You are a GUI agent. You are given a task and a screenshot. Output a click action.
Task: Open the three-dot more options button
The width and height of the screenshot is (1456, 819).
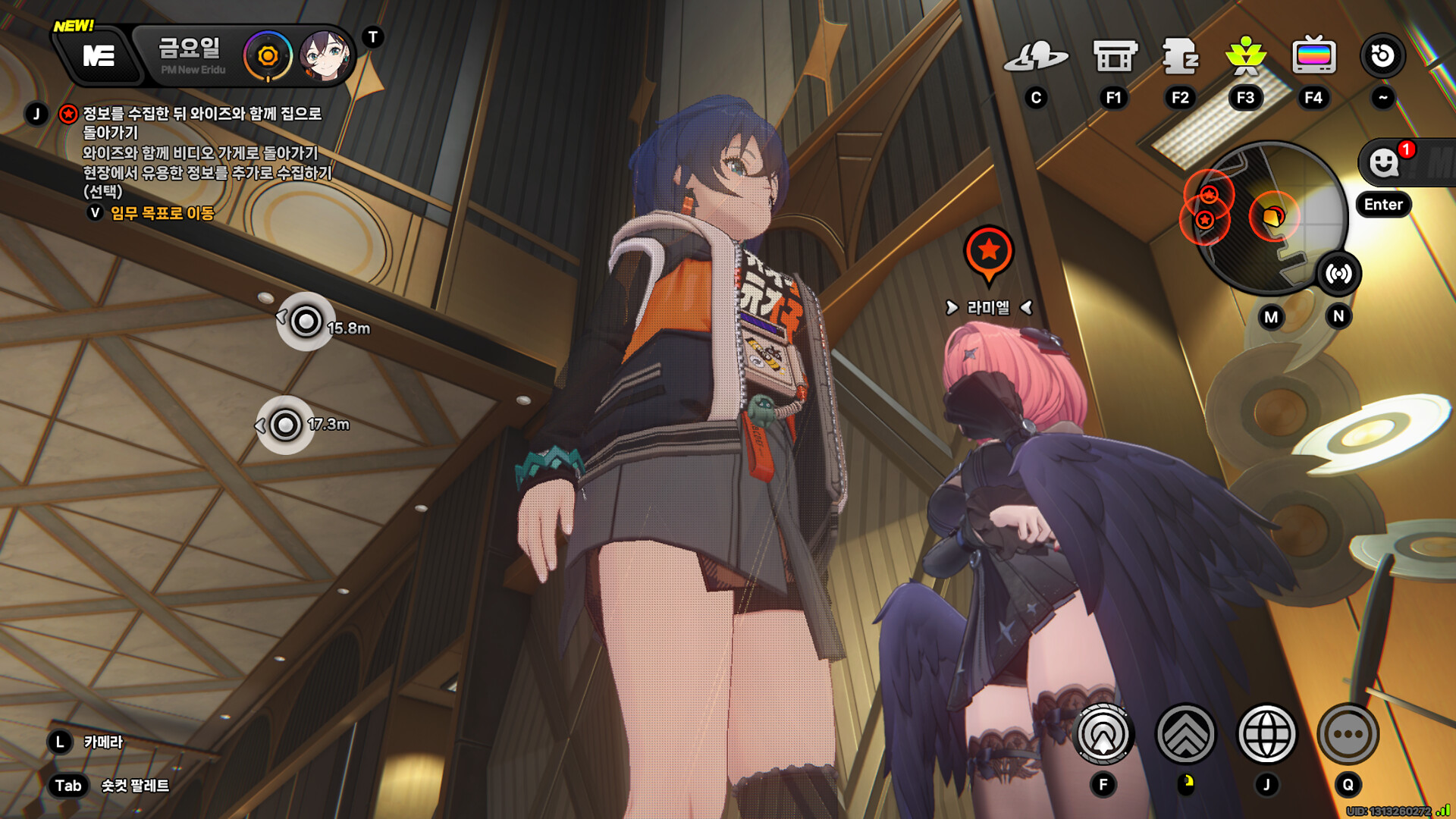pyautogui.click(x=1348, y=734)
